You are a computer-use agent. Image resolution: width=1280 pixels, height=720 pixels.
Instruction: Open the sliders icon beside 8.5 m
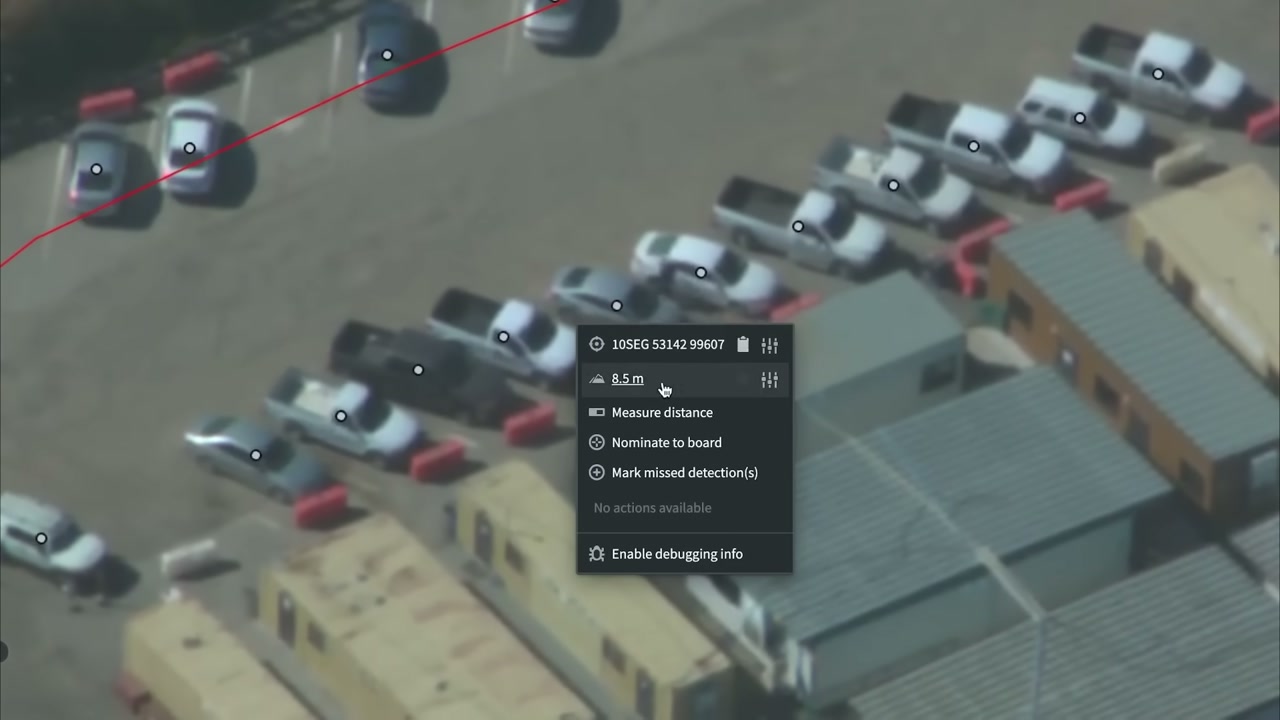click(769, 379)
